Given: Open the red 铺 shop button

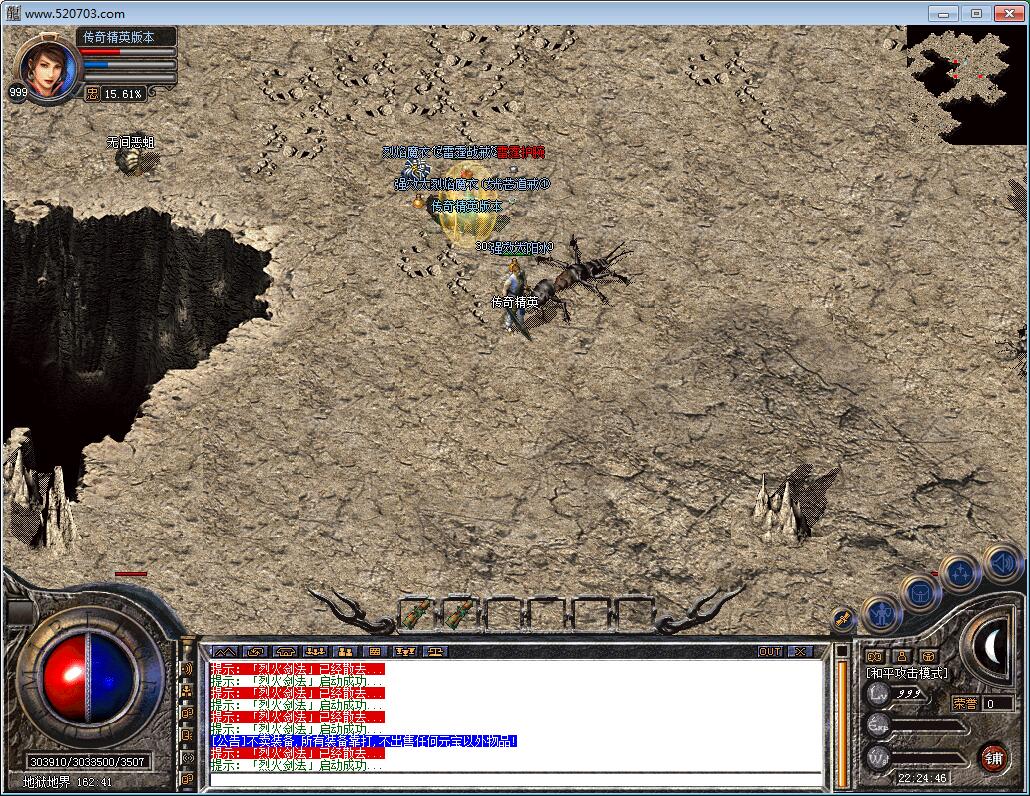Looking at the screenshot, I should (993, 756).
